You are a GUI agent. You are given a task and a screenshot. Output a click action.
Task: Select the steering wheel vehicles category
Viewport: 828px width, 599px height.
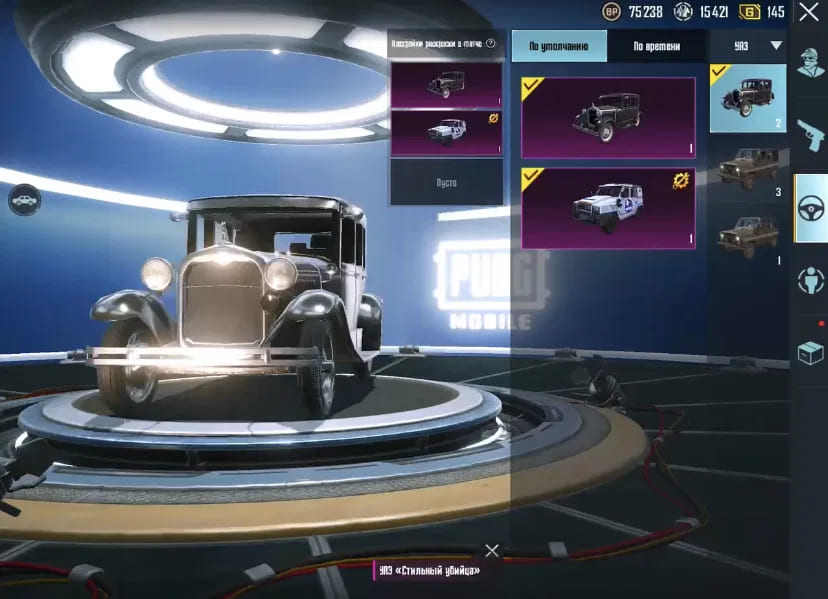coord(810,208)
